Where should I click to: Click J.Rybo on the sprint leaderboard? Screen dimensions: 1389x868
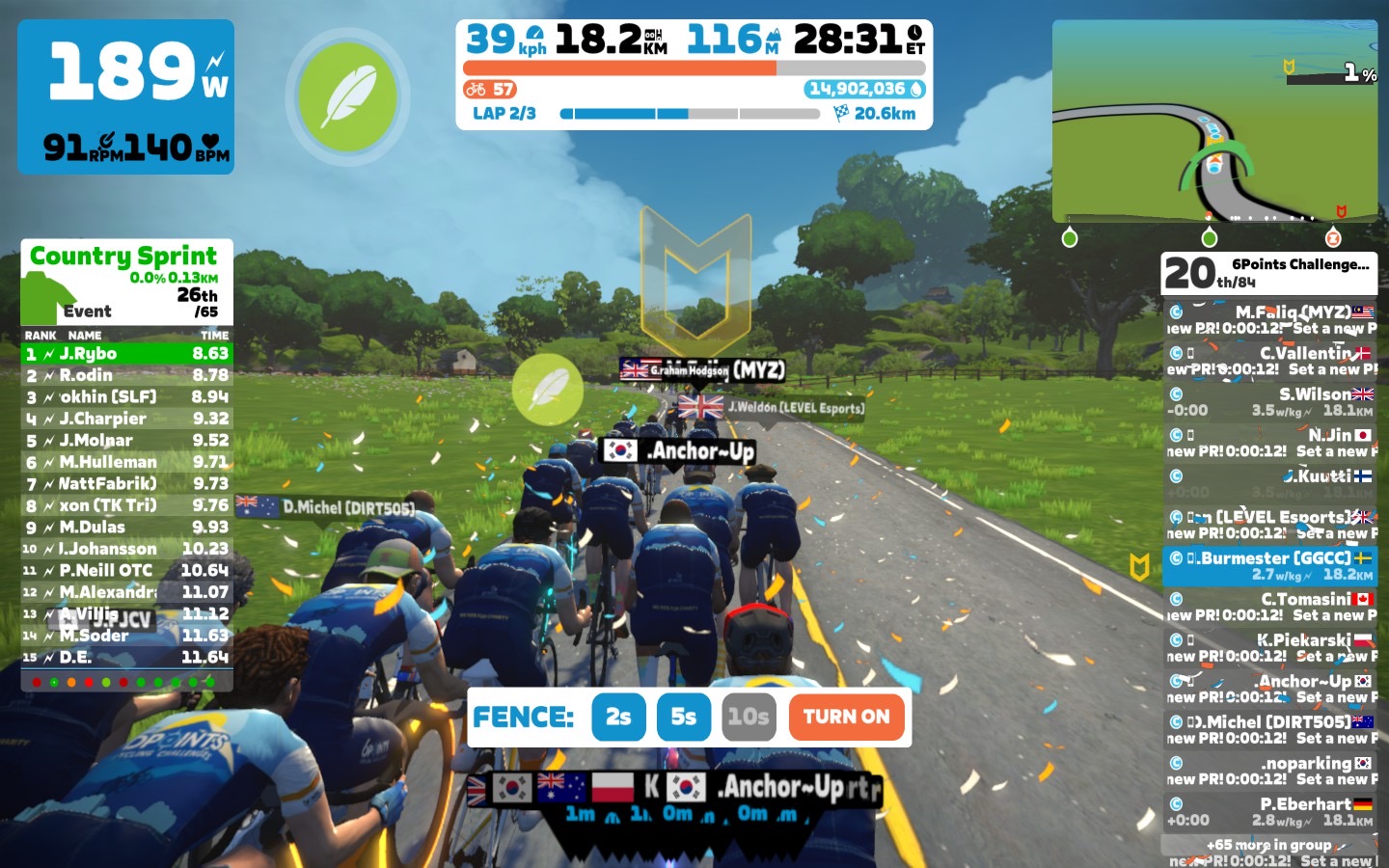pos(127,354)
